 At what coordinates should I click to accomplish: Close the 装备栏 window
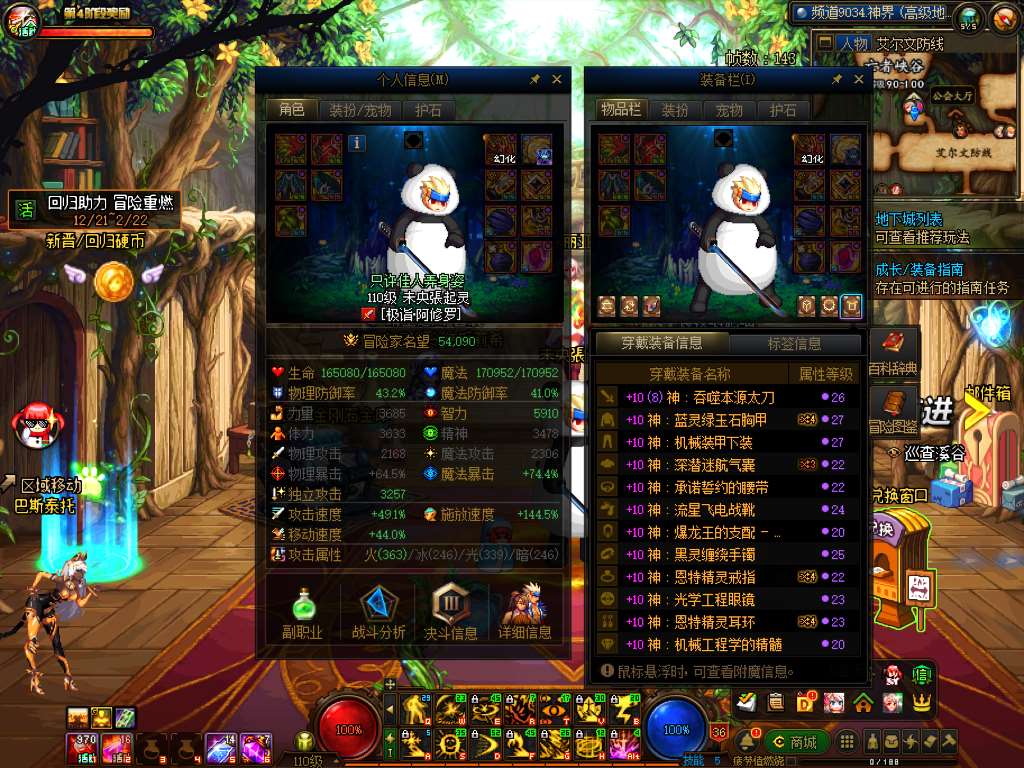click(x=859, y=79)
